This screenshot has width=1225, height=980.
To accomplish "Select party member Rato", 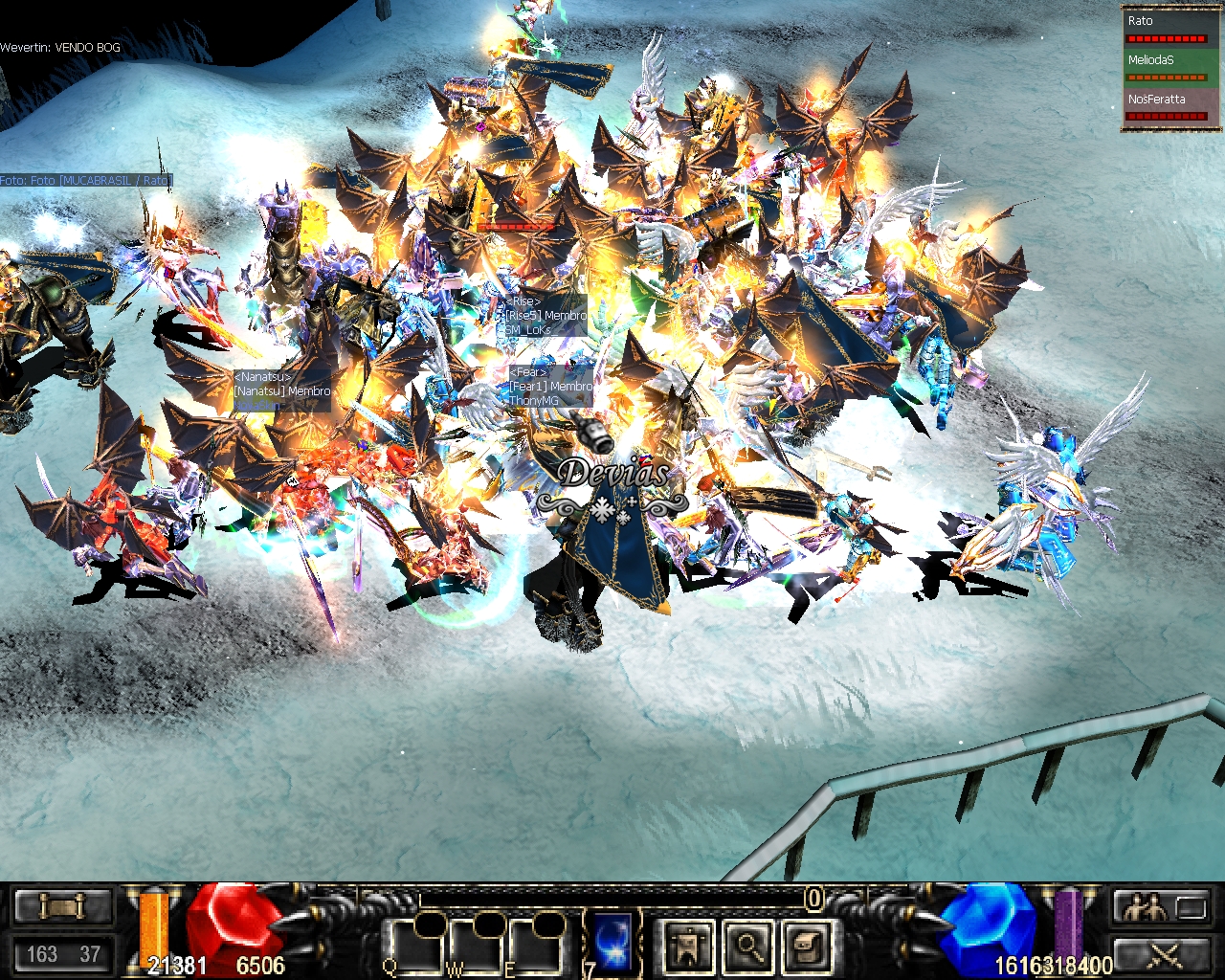I will coord(1166,28).
